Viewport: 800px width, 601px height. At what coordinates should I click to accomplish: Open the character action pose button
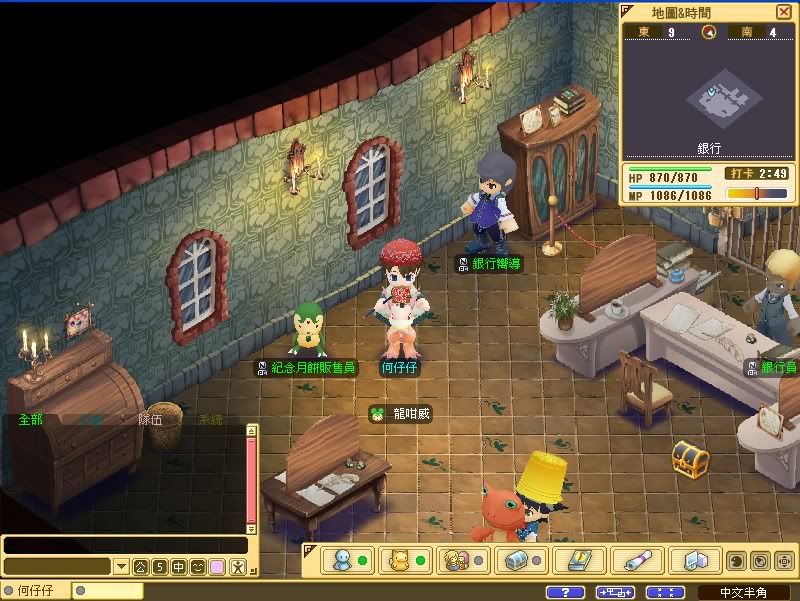point(236,567)
